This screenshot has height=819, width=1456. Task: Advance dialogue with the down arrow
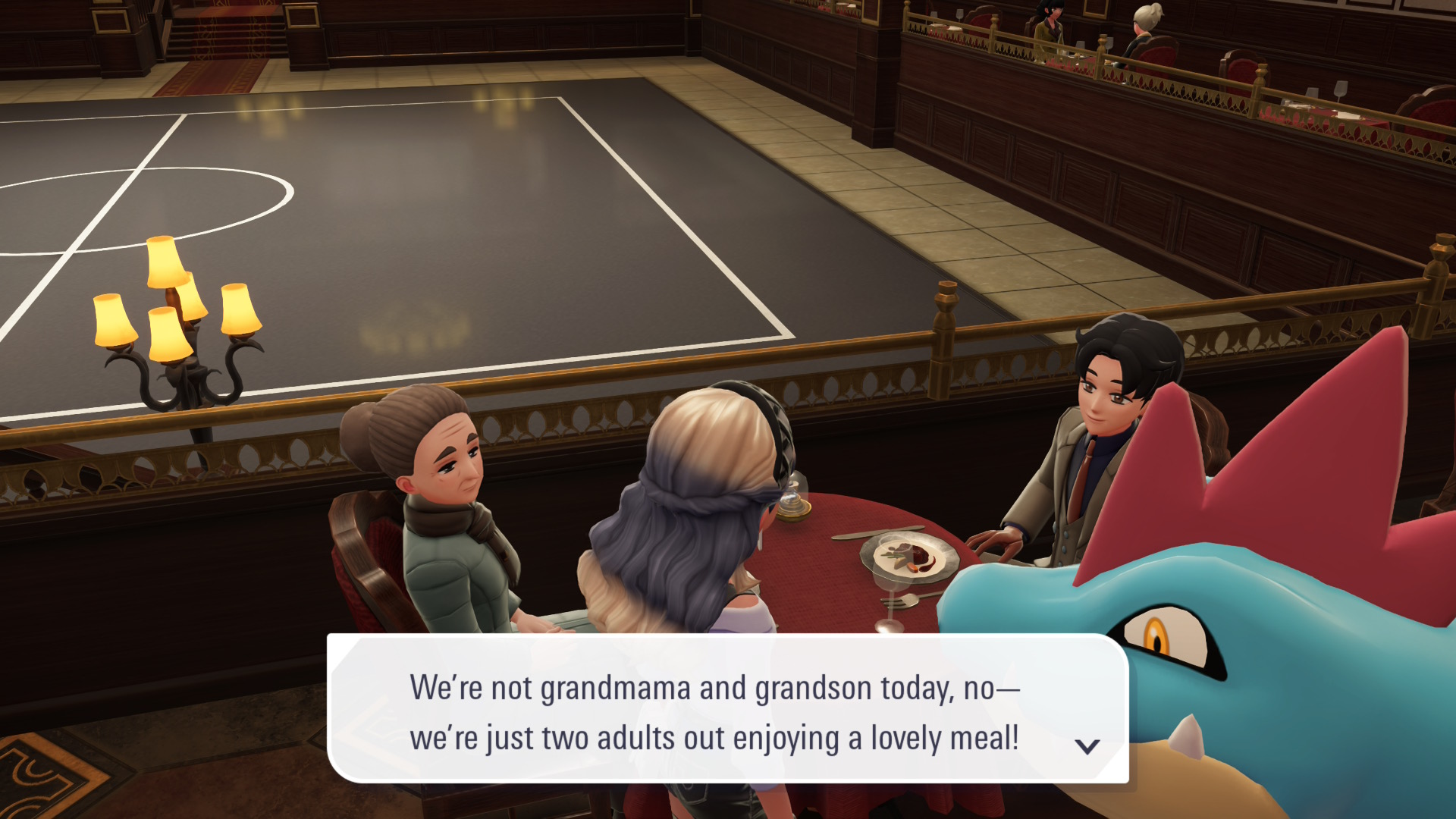pos(1087,747)
